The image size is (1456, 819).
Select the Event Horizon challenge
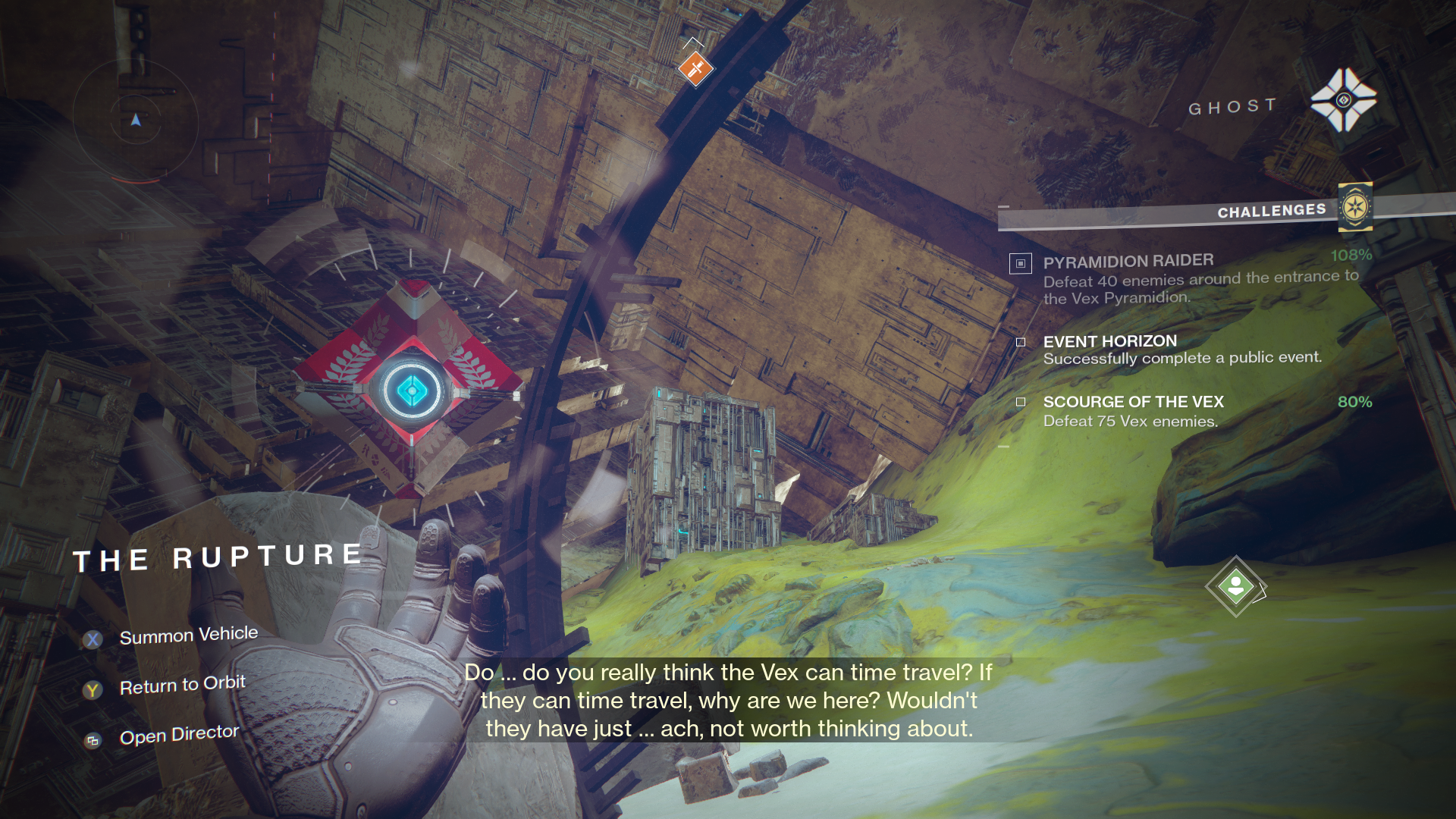coord(1109,341)
